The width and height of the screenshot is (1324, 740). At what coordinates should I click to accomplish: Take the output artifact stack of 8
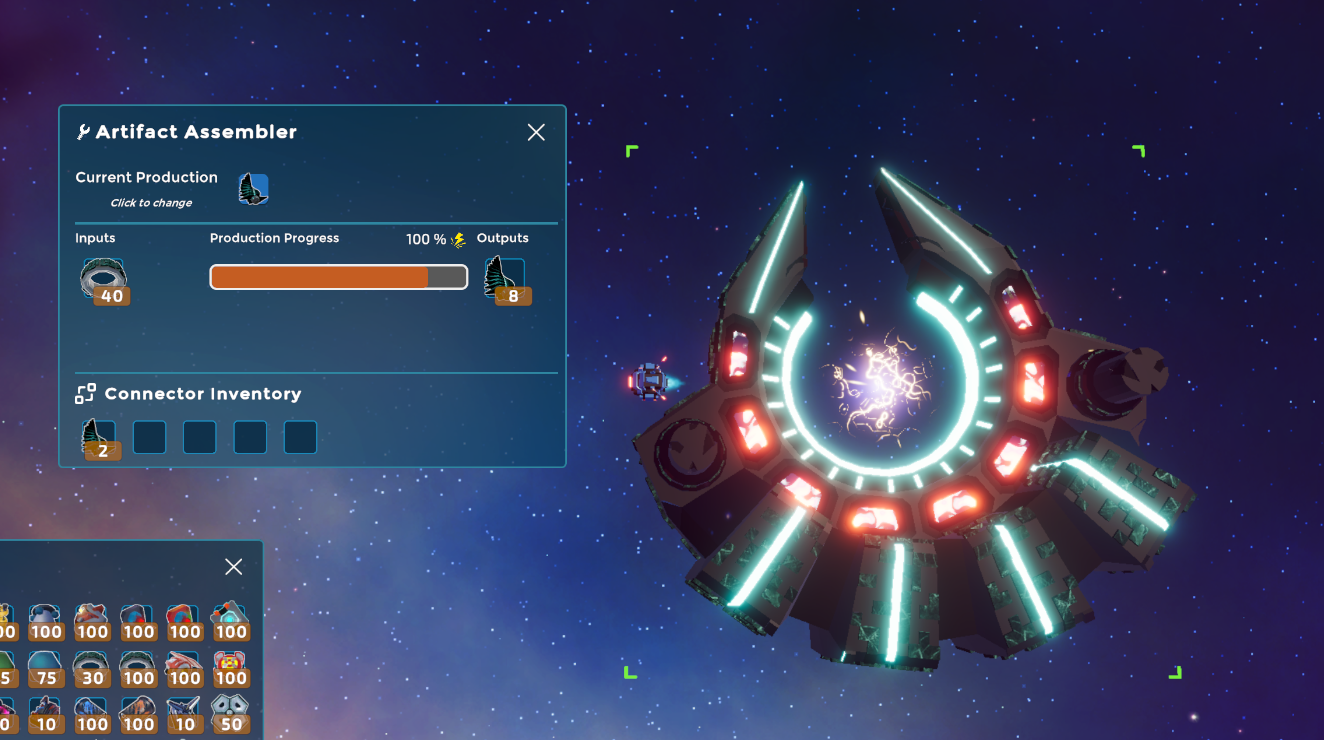coord(505,279)
